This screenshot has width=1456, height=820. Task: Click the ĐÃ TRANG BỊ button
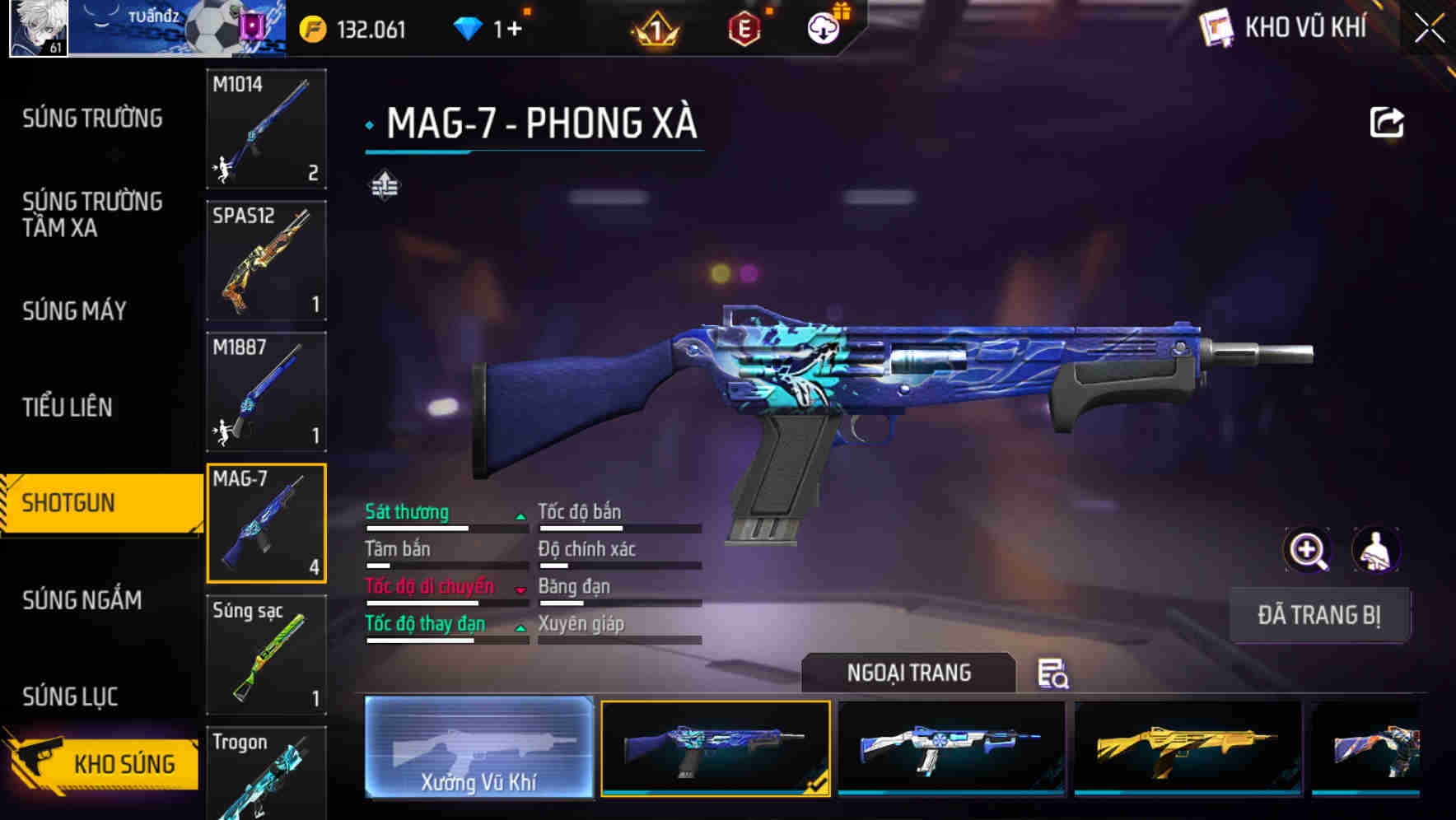coord(1320,615)
